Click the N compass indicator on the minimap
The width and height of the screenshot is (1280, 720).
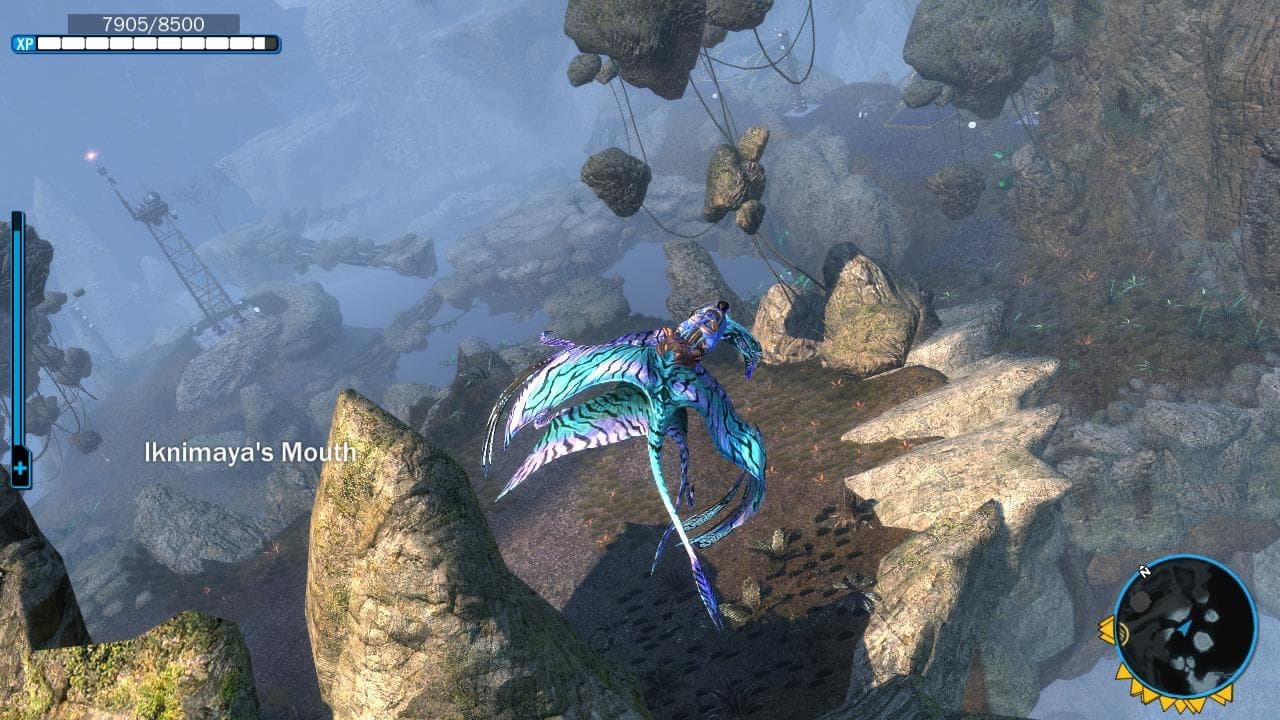pos(1146,570)
